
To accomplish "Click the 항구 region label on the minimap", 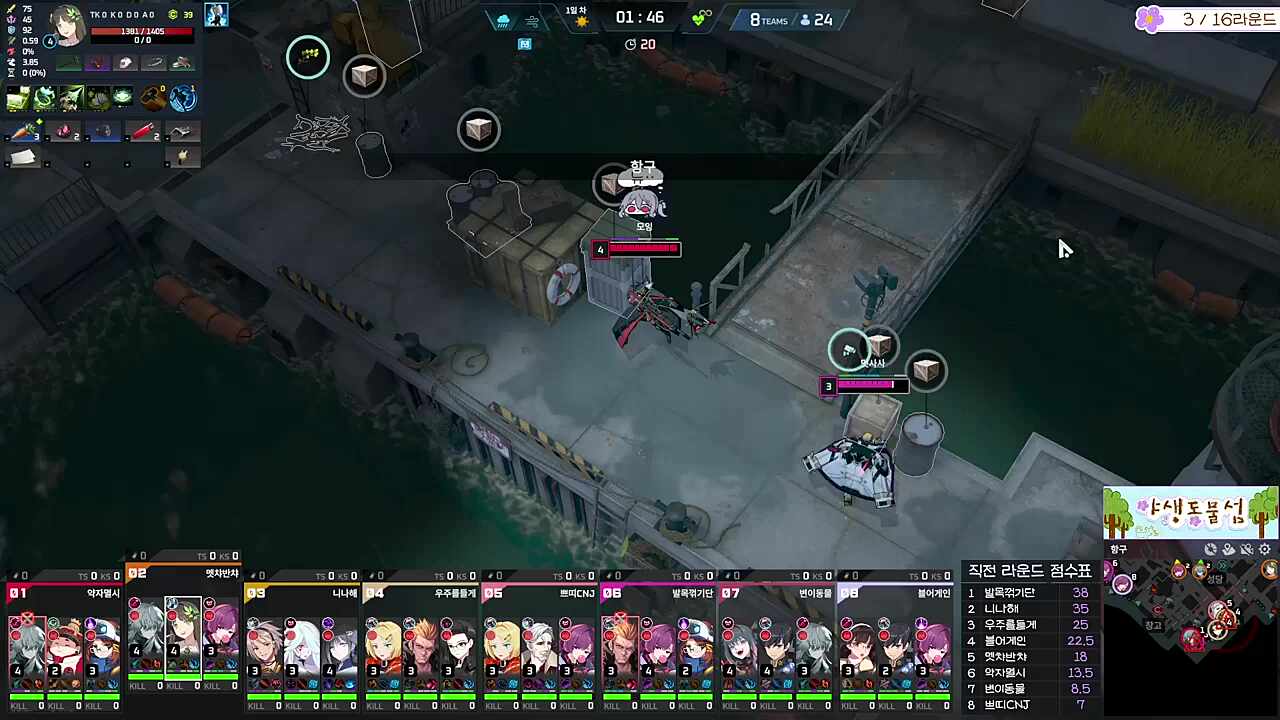I will tap(1117, 549).
